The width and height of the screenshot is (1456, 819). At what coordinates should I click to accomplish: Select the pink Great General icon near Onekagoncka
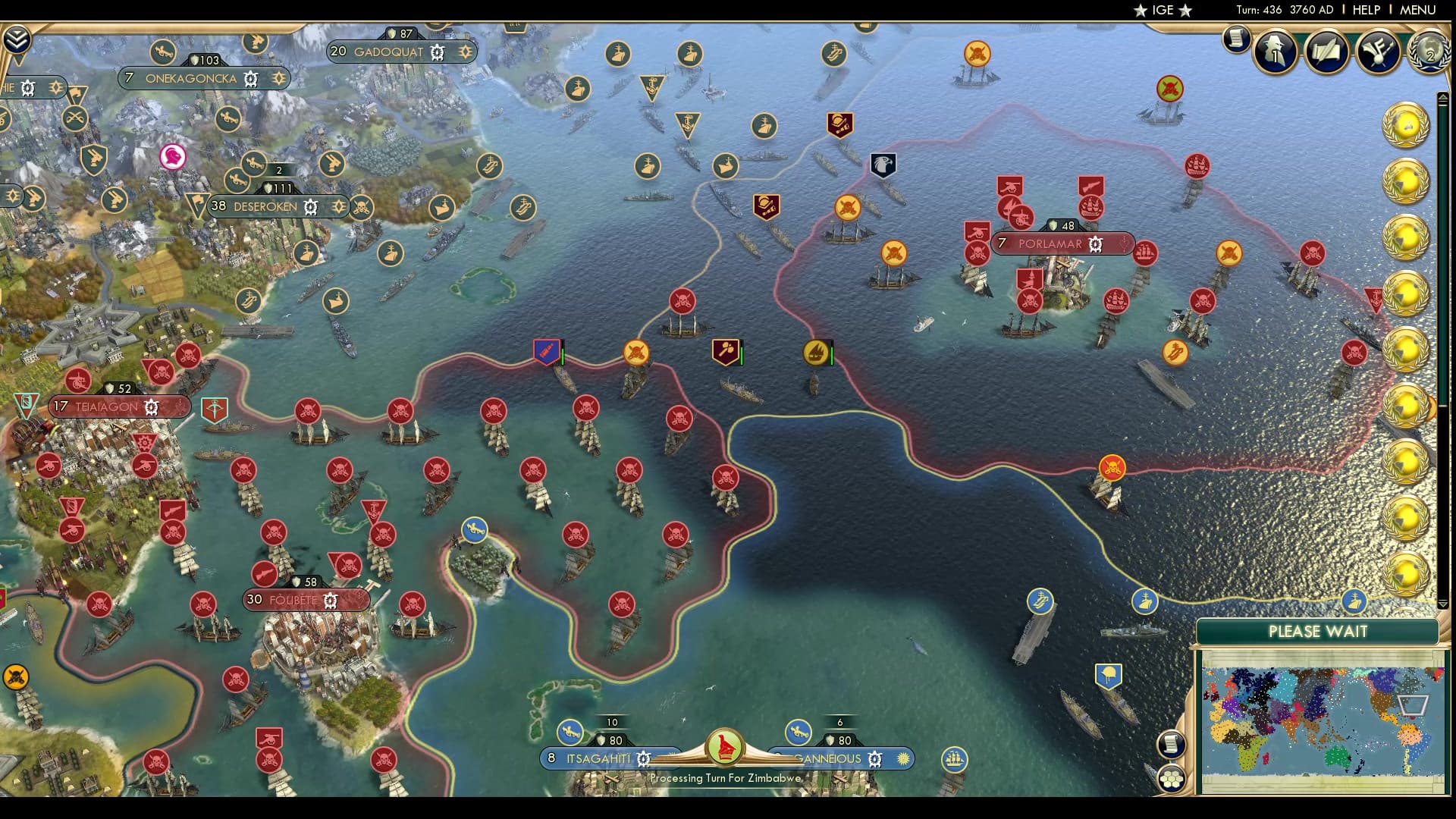(x=173, y=158)
